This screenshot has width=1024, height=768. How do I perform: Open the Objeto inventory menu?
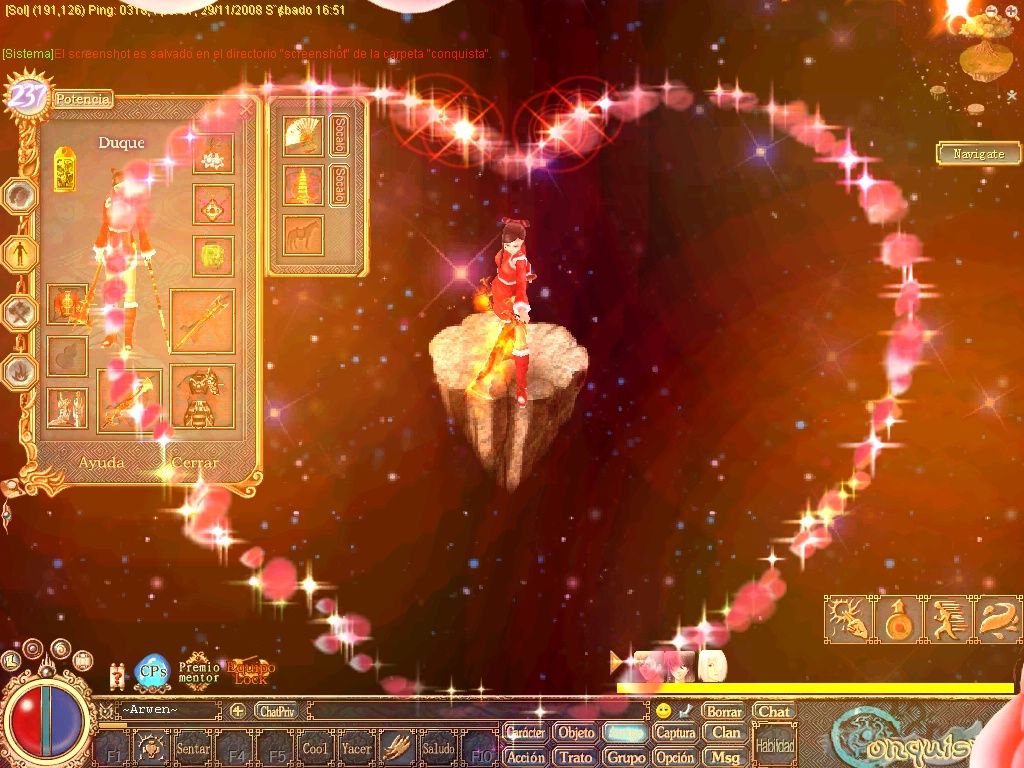[x=575, y=733]
